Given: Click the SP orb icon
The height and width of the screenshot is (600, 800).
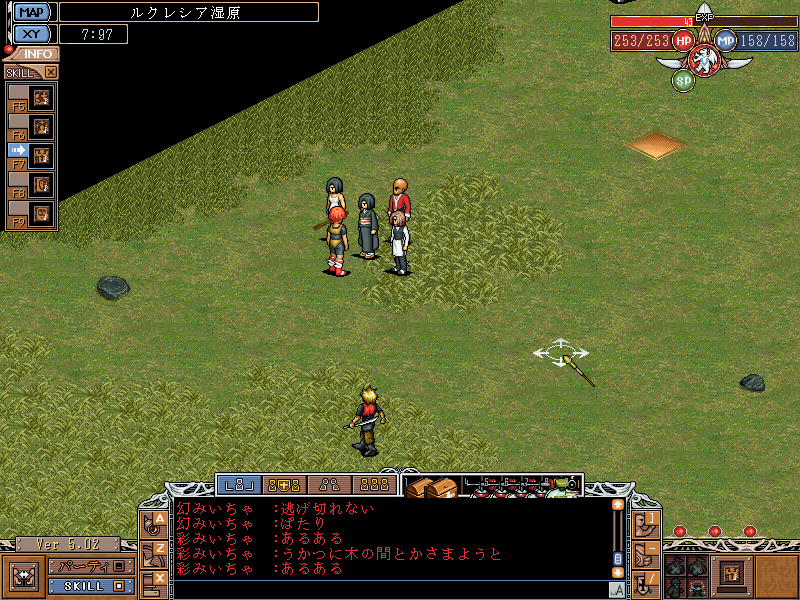Looking at the screenshot, I should (x=683, y=80).
